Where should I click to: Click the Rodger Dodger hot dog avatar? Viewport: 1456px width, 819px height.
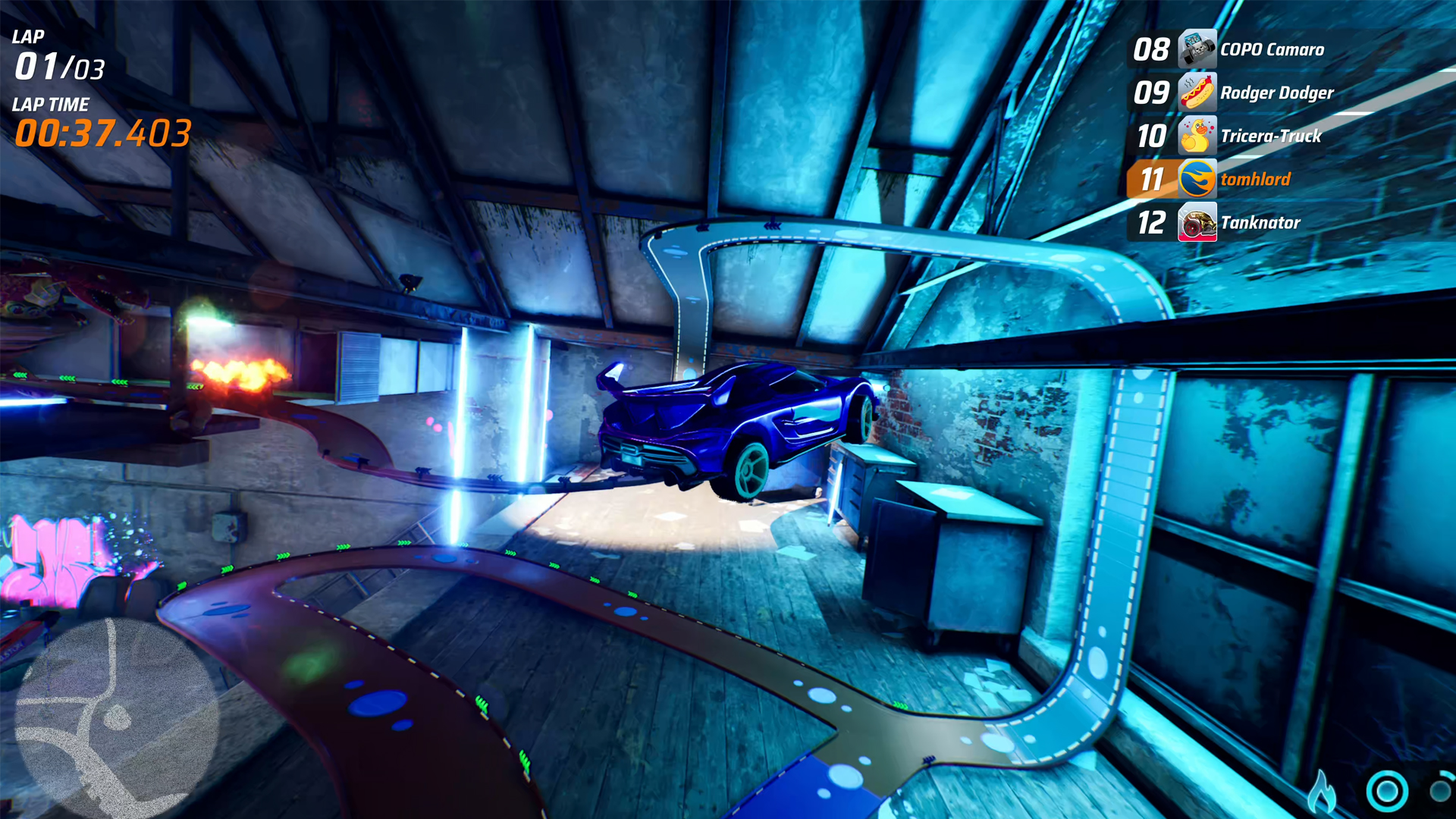(x=1197, y=93)
